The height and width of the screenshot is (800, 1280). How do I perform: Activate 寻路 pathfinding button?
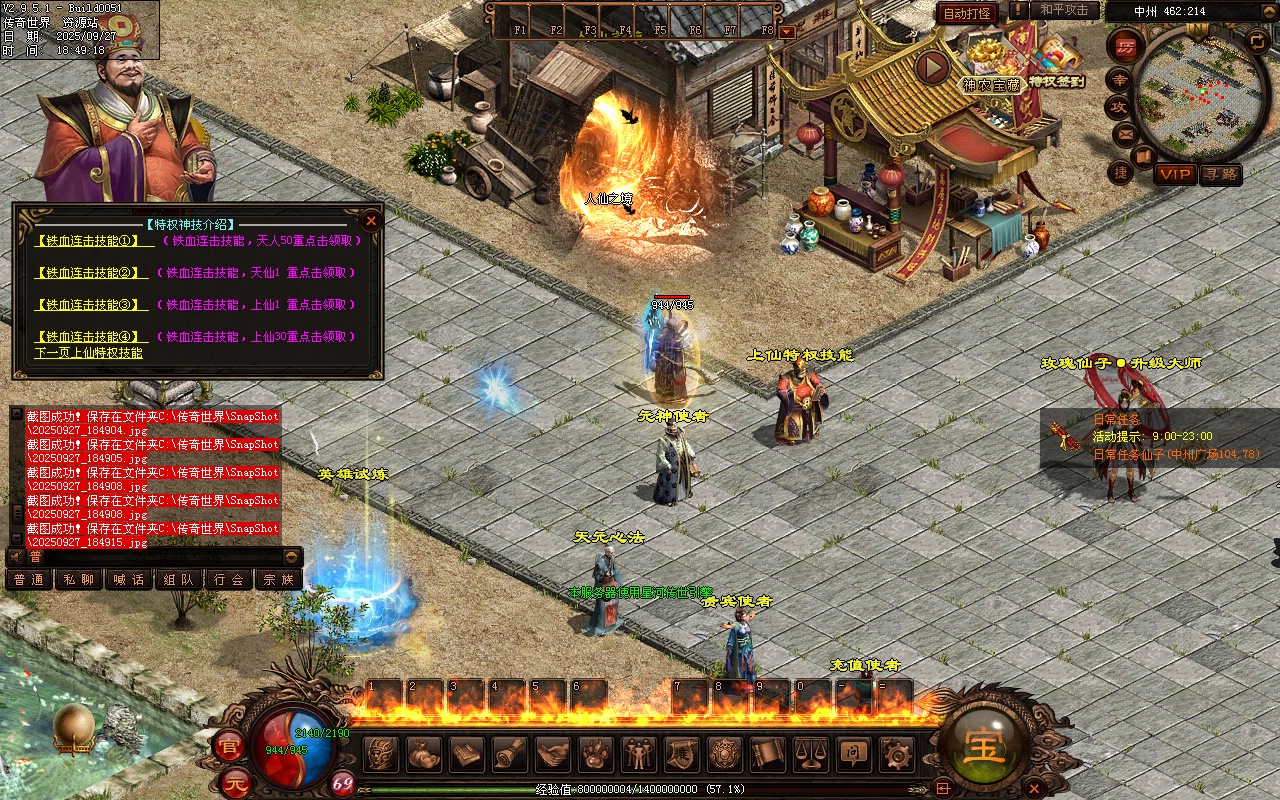coord(1220,174)
